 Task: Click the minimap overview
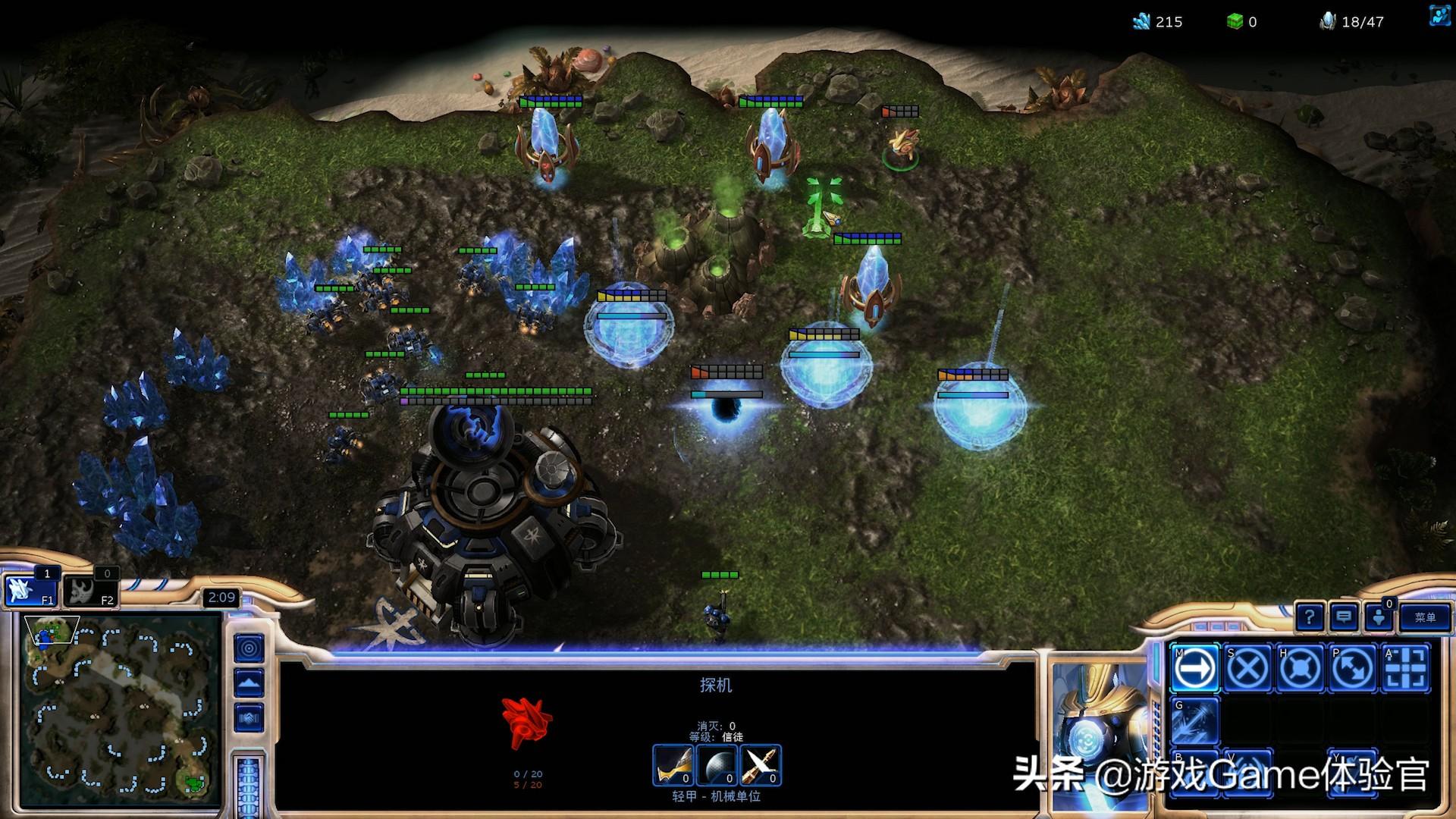tap(121, 709)
